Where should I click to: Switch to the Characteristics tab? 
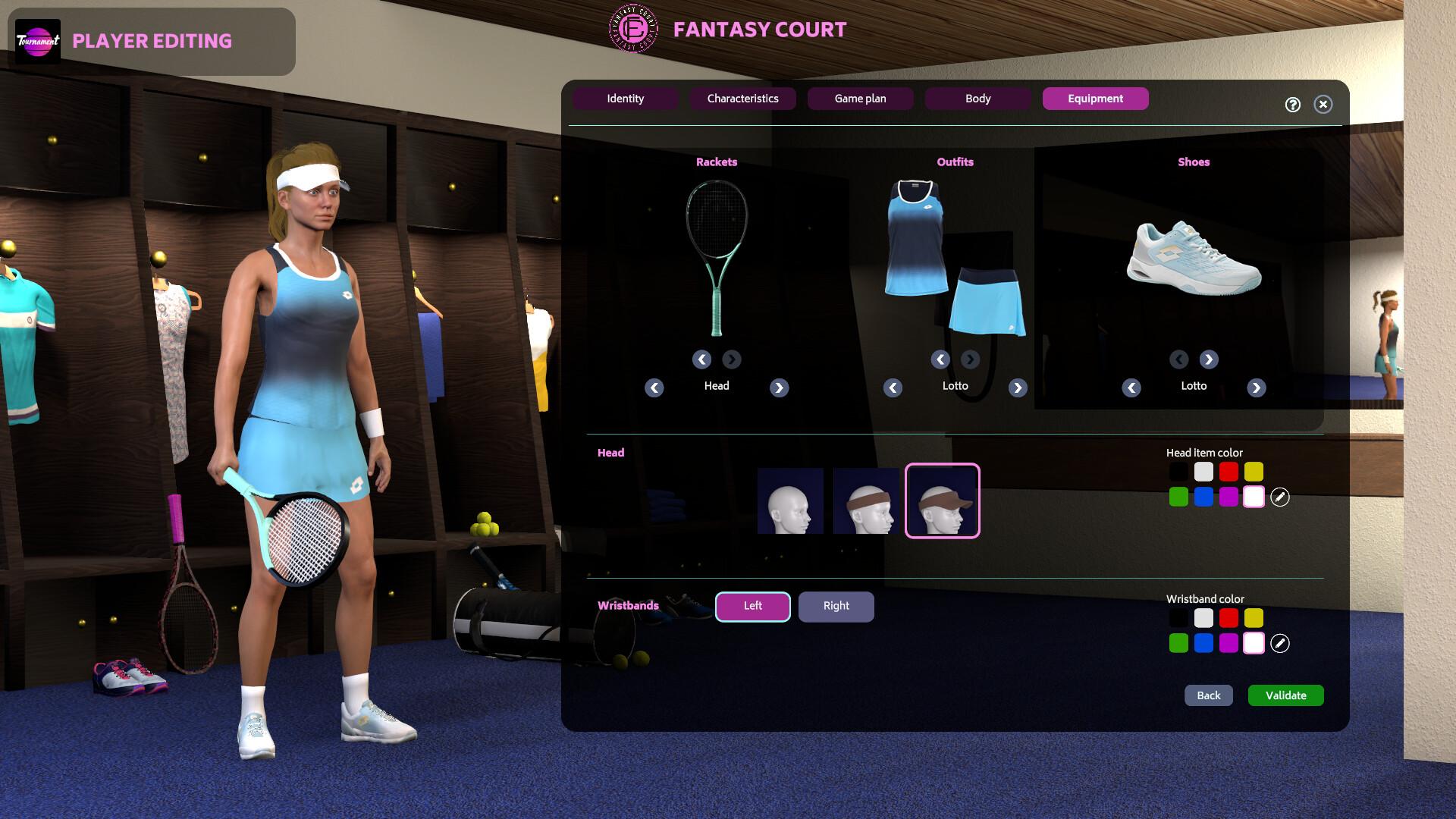point(742,99)
